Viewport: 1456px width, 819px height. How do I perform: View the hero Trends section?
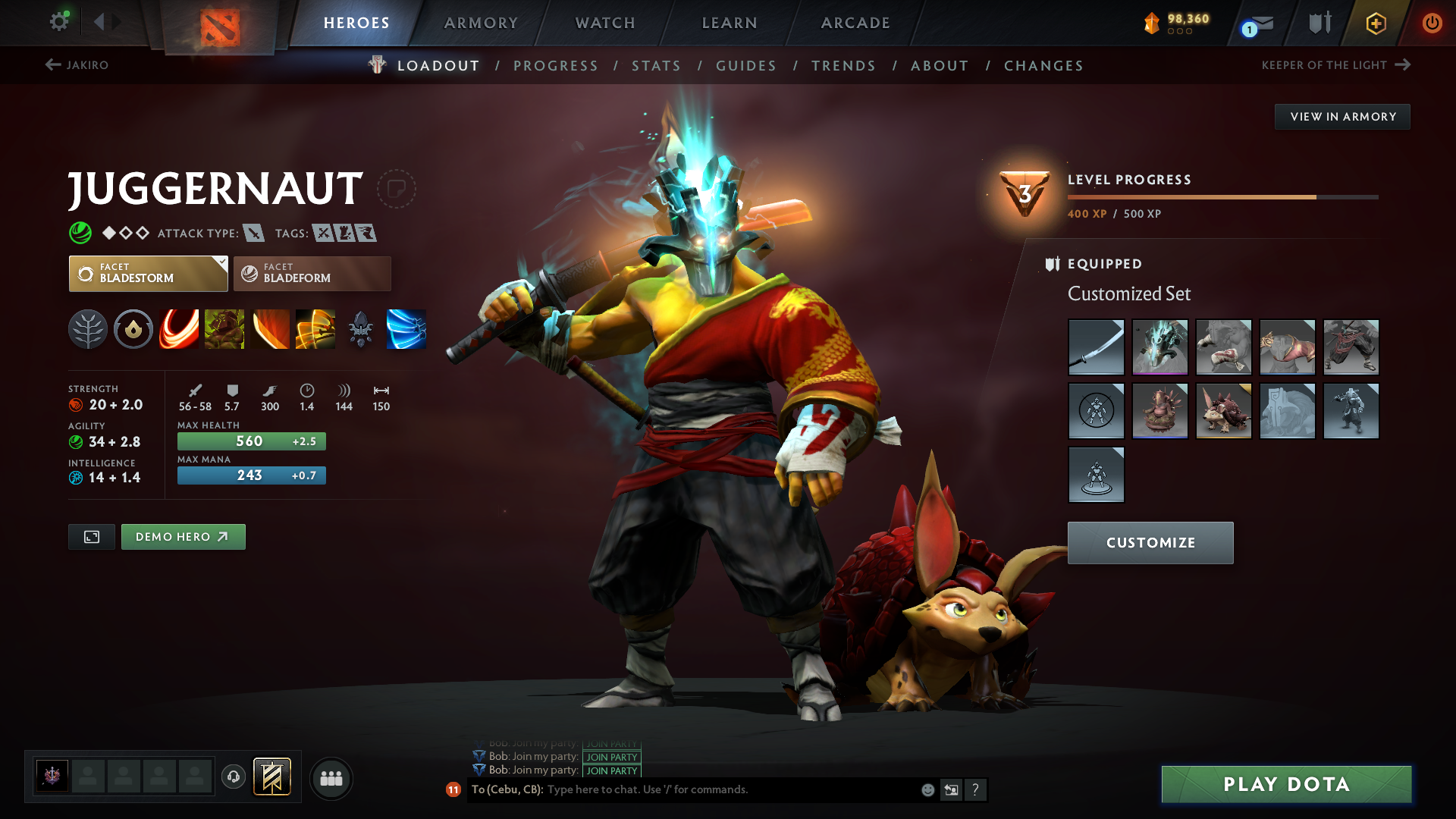click(x=843, y=66)
